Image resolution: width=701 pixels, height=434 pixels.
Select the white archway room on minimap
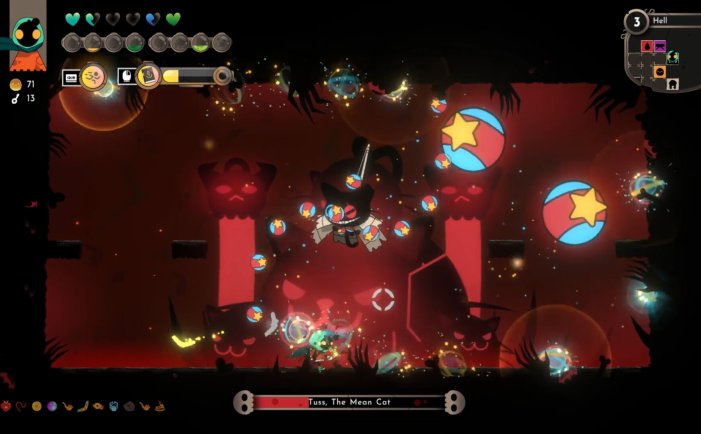674,85
